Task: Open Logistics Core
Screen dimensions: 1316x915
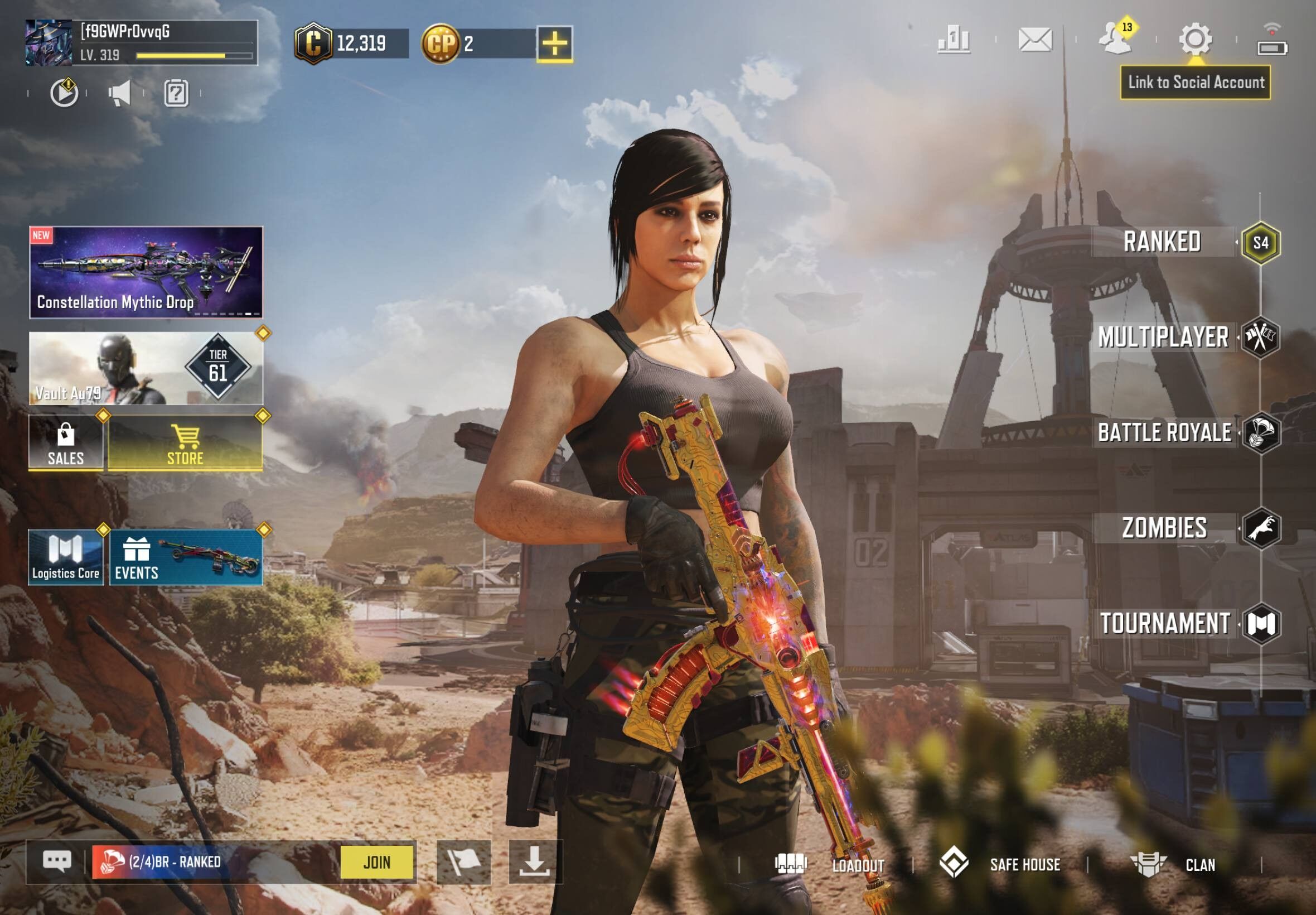Action: coord(66,557)
